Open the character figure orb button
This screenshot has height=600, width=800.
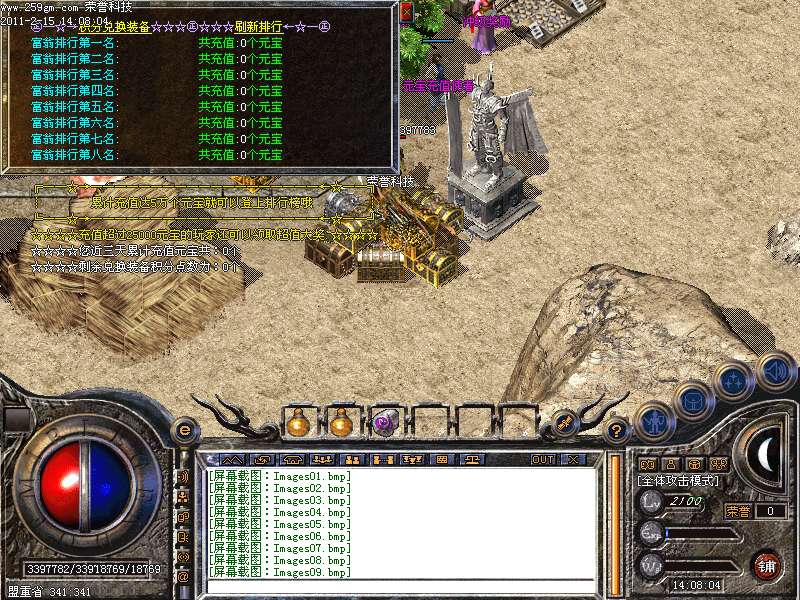(x=654, y=421)
